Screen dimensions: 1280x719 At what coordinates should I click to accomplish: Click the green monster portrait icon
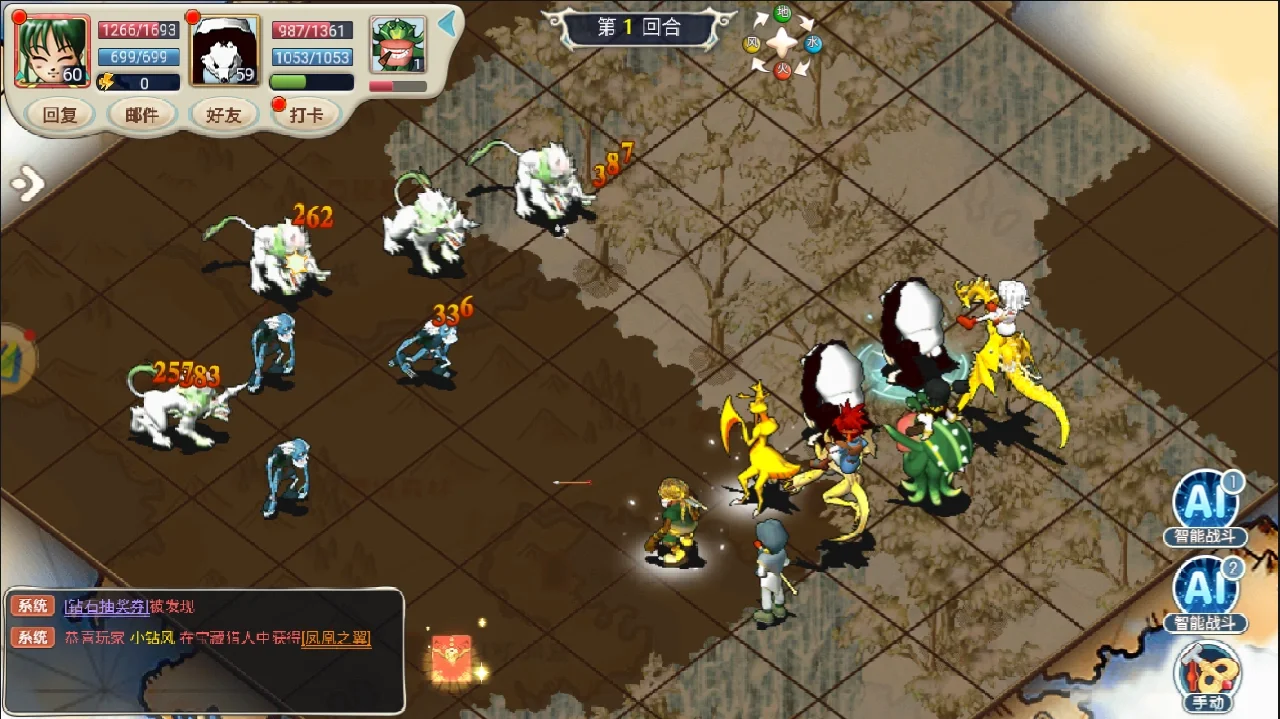point(397,45)
